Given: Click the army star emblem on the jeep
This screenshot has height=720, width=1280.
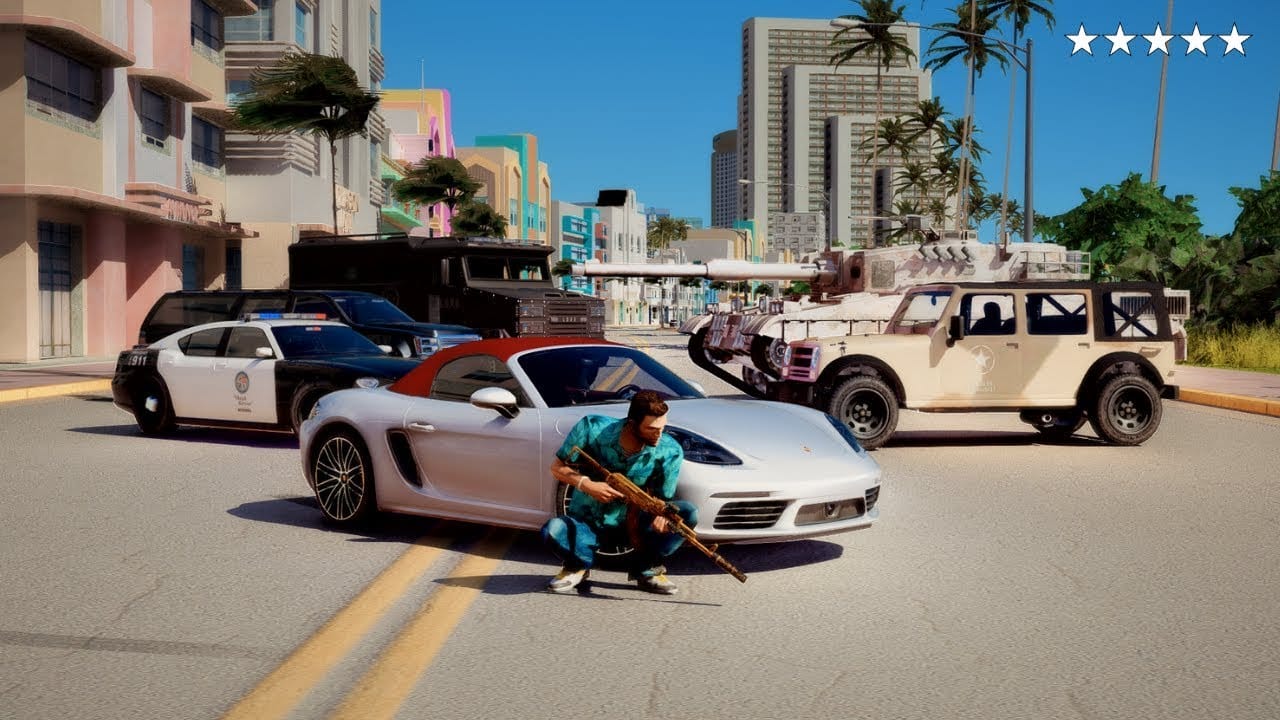Looking at the screenshot, I should [x=982, y=358].
